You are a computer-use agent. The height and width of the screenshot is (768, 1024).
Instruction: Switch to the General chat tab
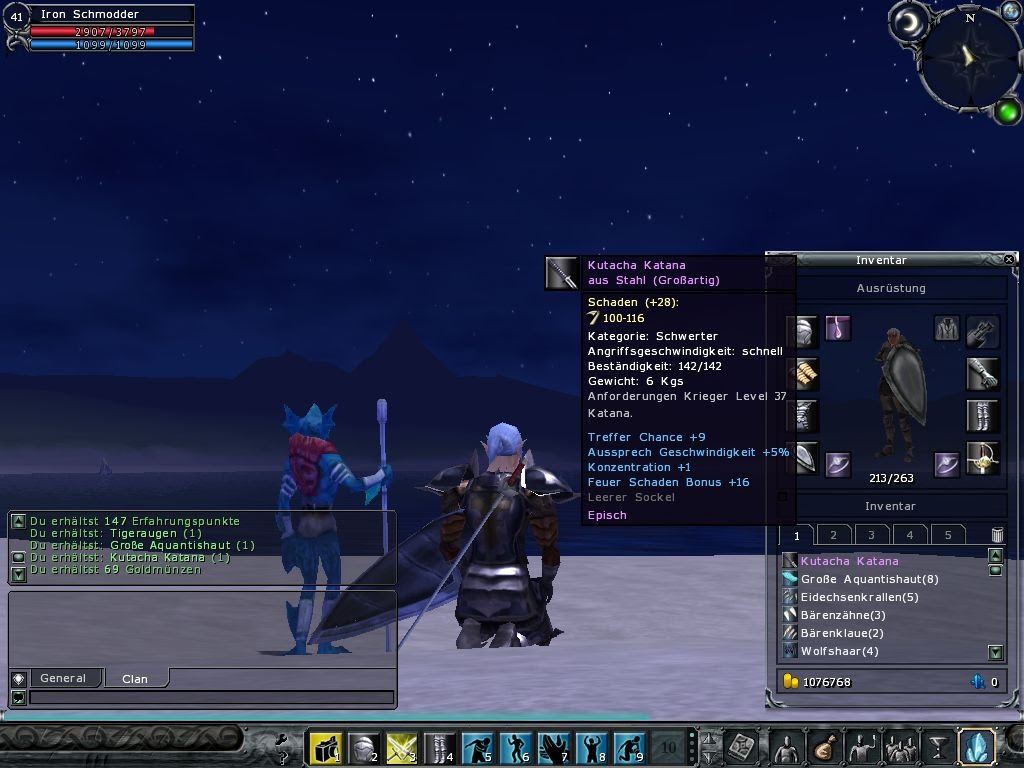click(x=62, y=678)
